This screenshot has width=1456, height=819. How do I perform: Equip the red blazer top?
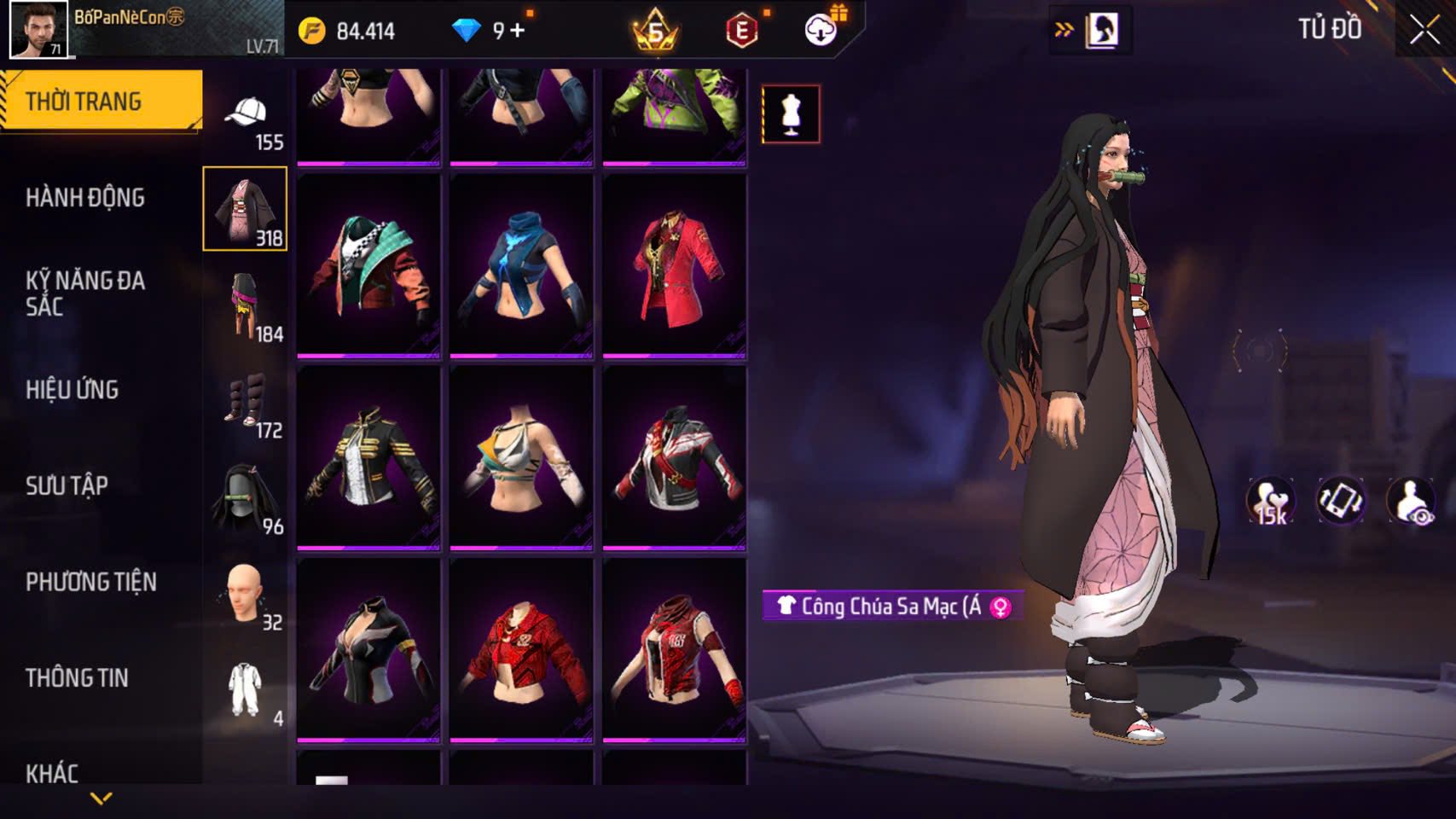tap(674, 265)
